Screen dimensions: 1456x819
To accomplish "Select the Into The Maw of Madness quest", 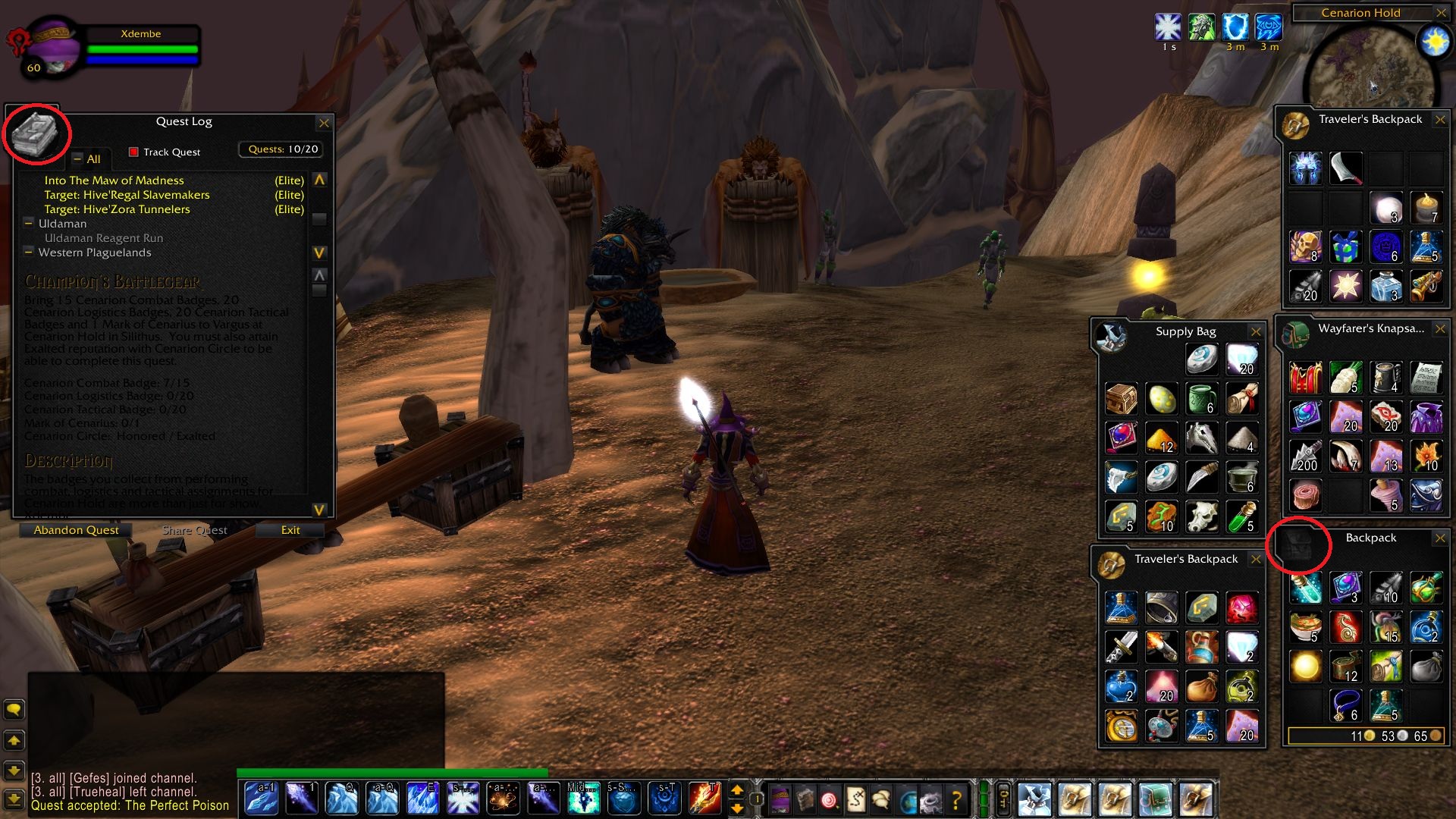I will click(x=114, y=180).
